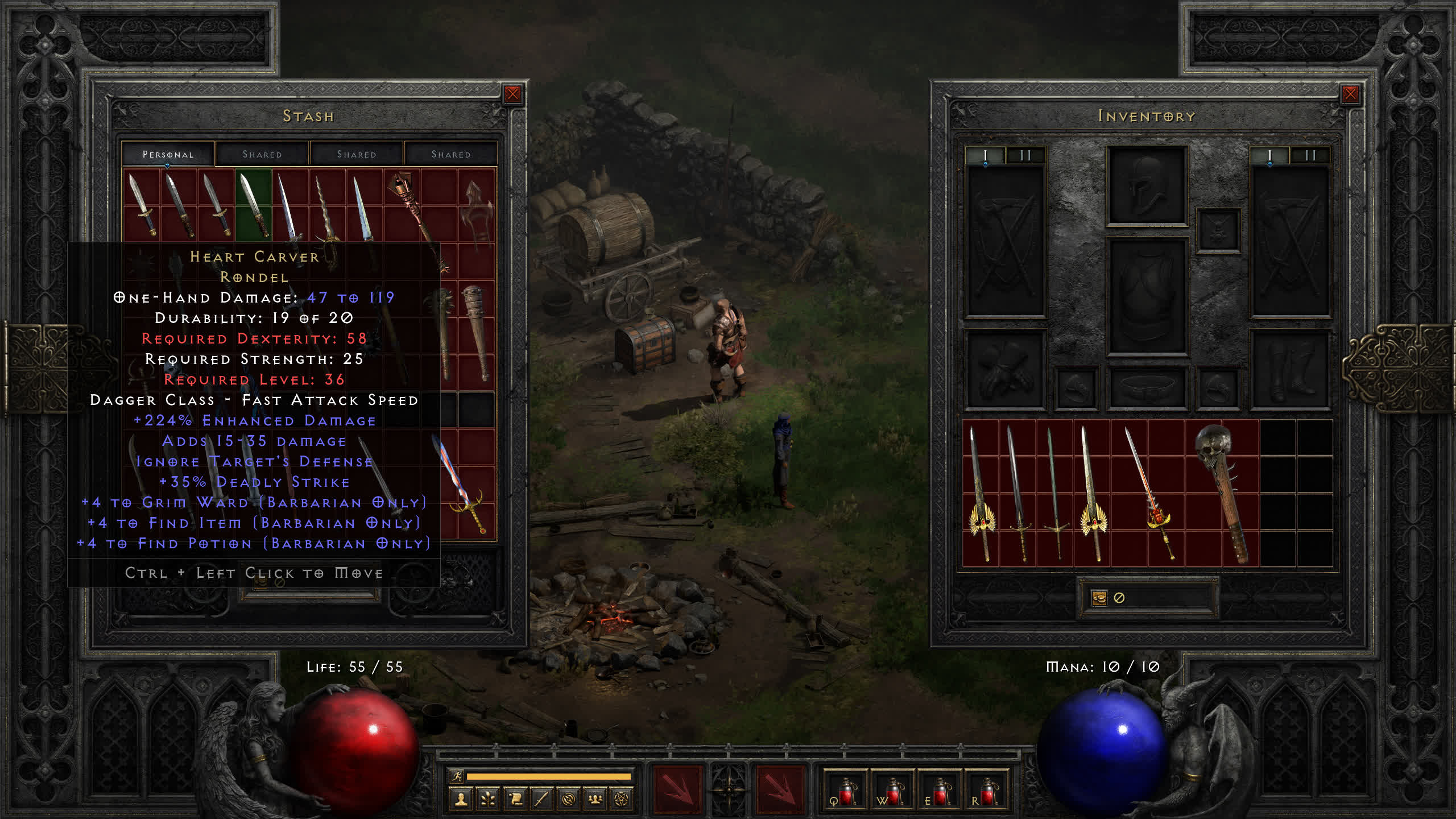The width and height of the screenshot is (1456, 819).
Task: Open the character screen from the mini menu
Action: [461, 800]
